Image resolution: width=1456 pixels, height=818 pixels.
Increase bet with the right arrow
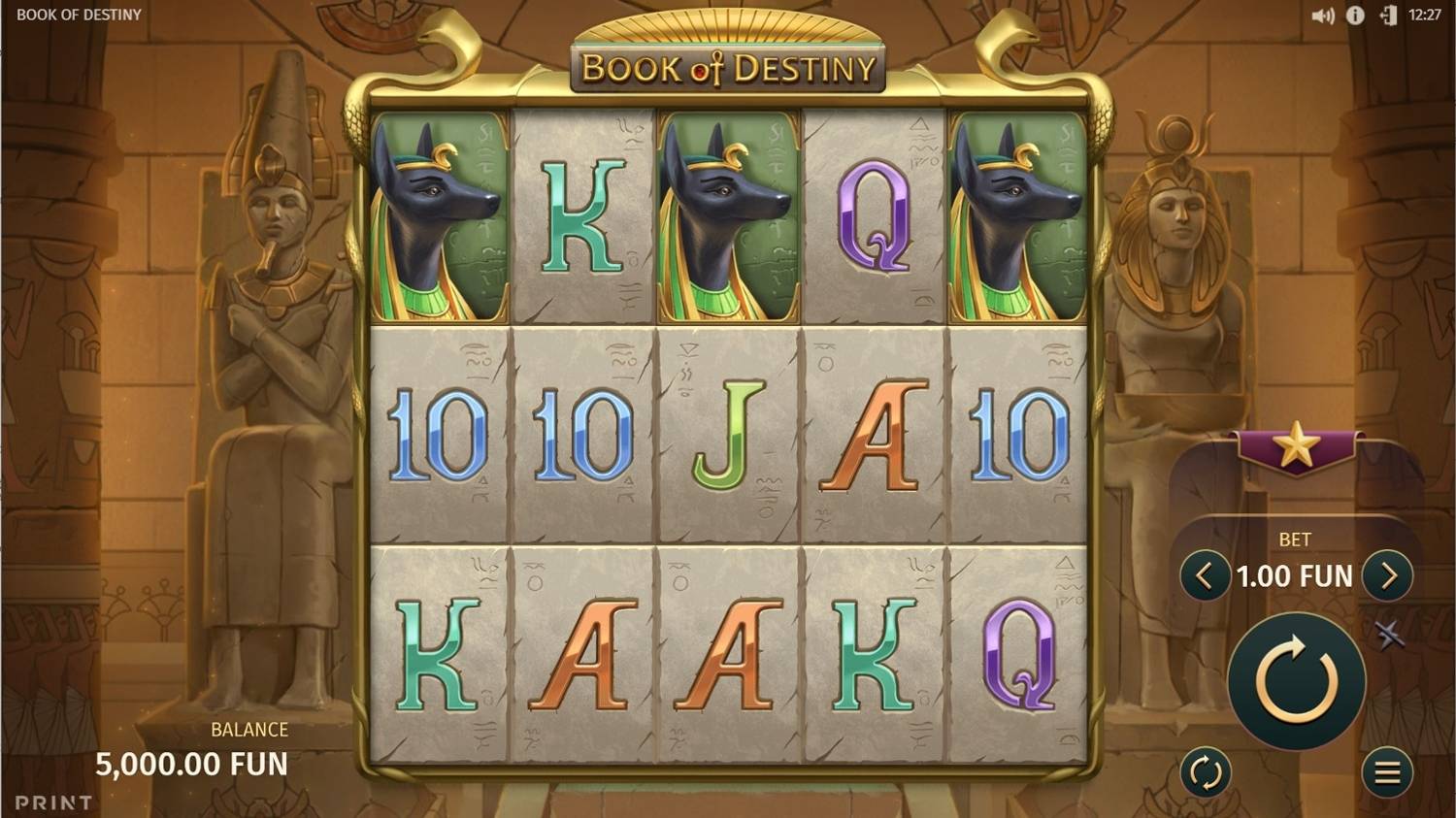[1388, 575]
